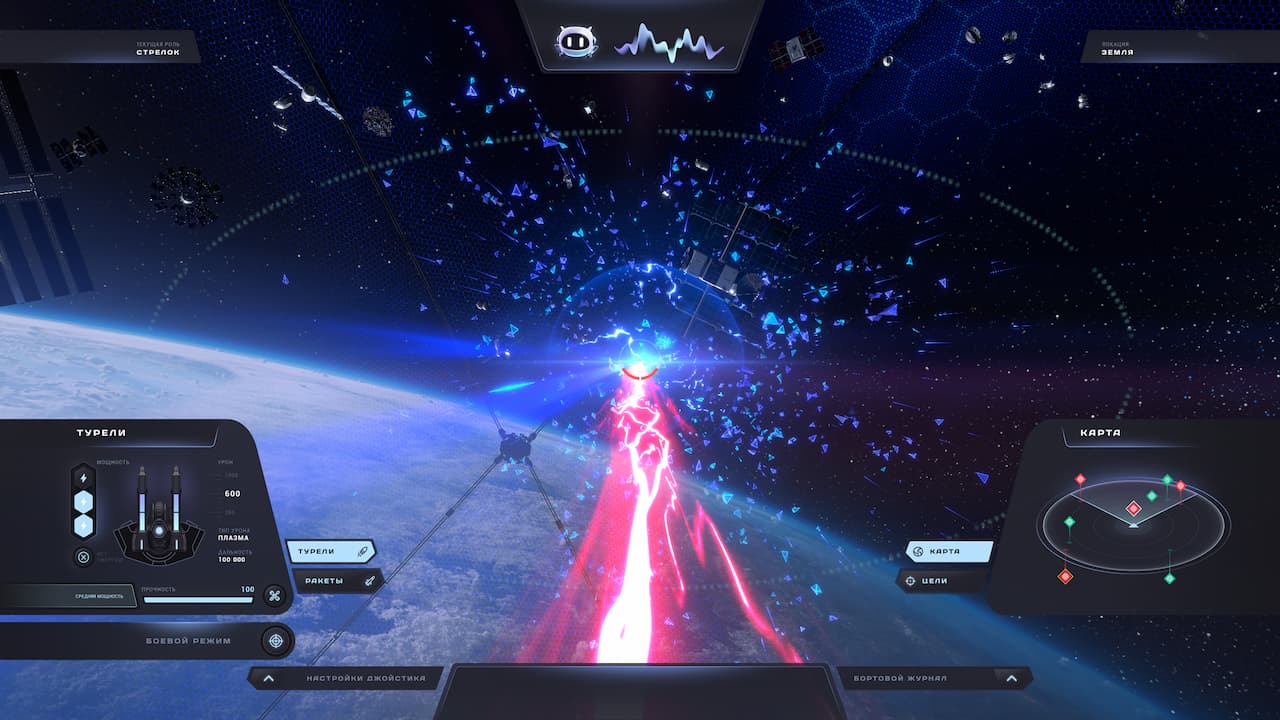Click the fan icon beside durability bar
This screenshot has height=720, width=1280.
click(x=274, y=596)
